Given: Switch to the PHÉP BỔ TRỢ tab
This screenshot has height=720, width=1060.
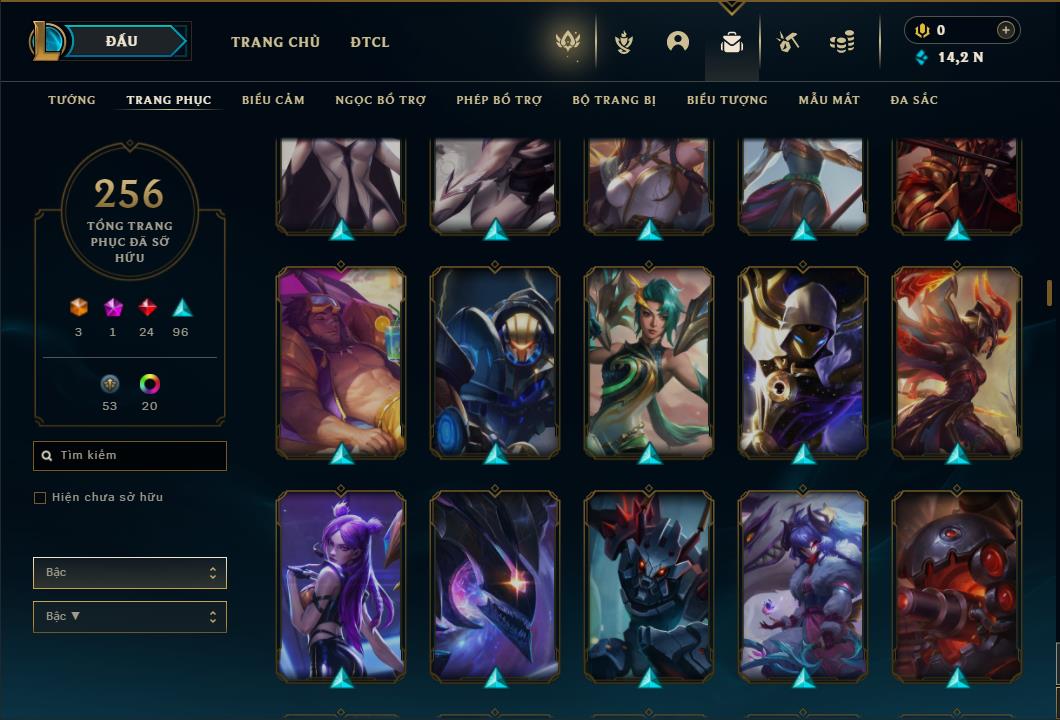Looking at the screenshot, I should point(499,100).
